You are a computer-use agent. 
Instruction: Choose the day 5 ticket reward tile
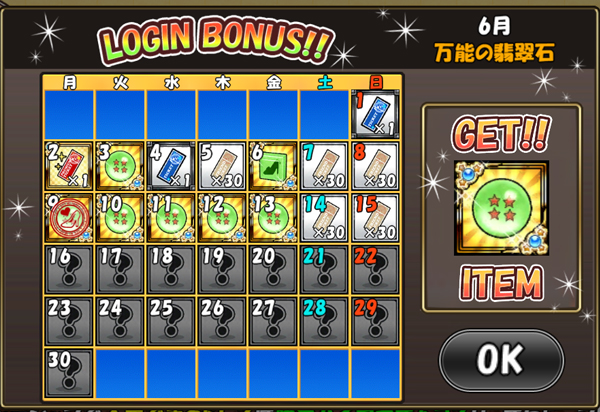click(x=223, y=164)
